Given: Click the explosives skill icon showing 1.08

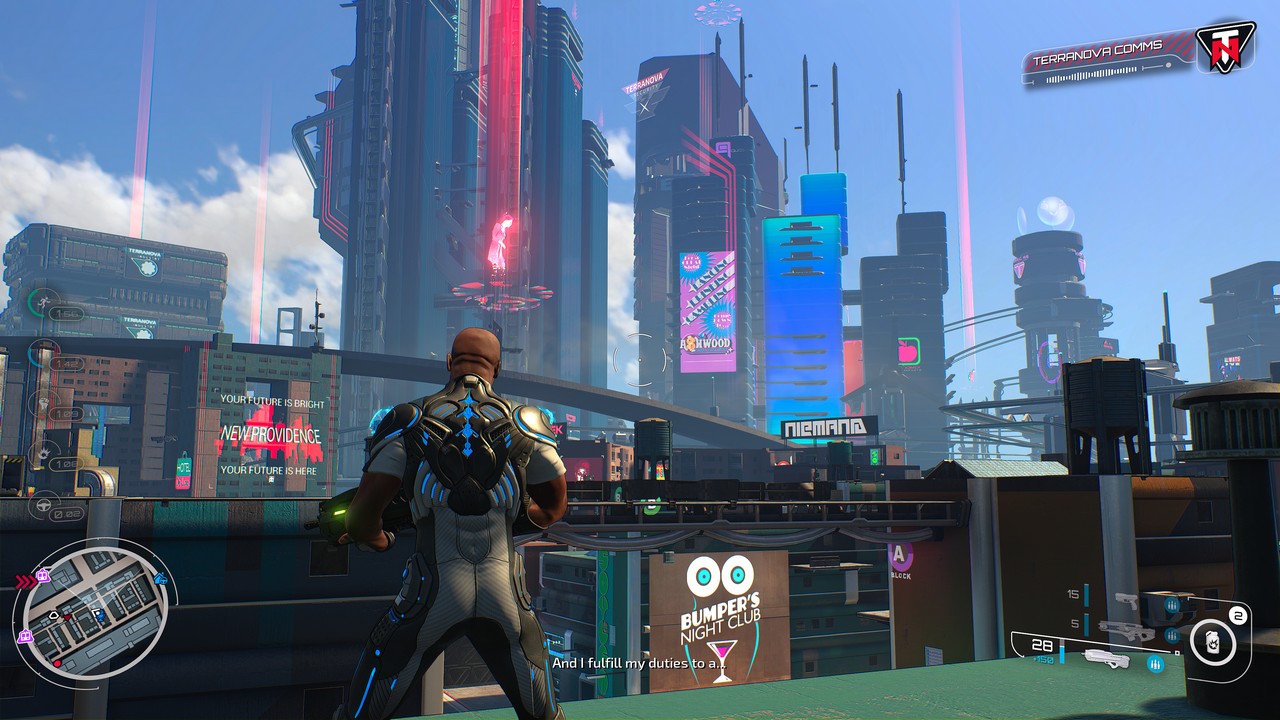Looking at the screenshot, I should coord(46,454).
